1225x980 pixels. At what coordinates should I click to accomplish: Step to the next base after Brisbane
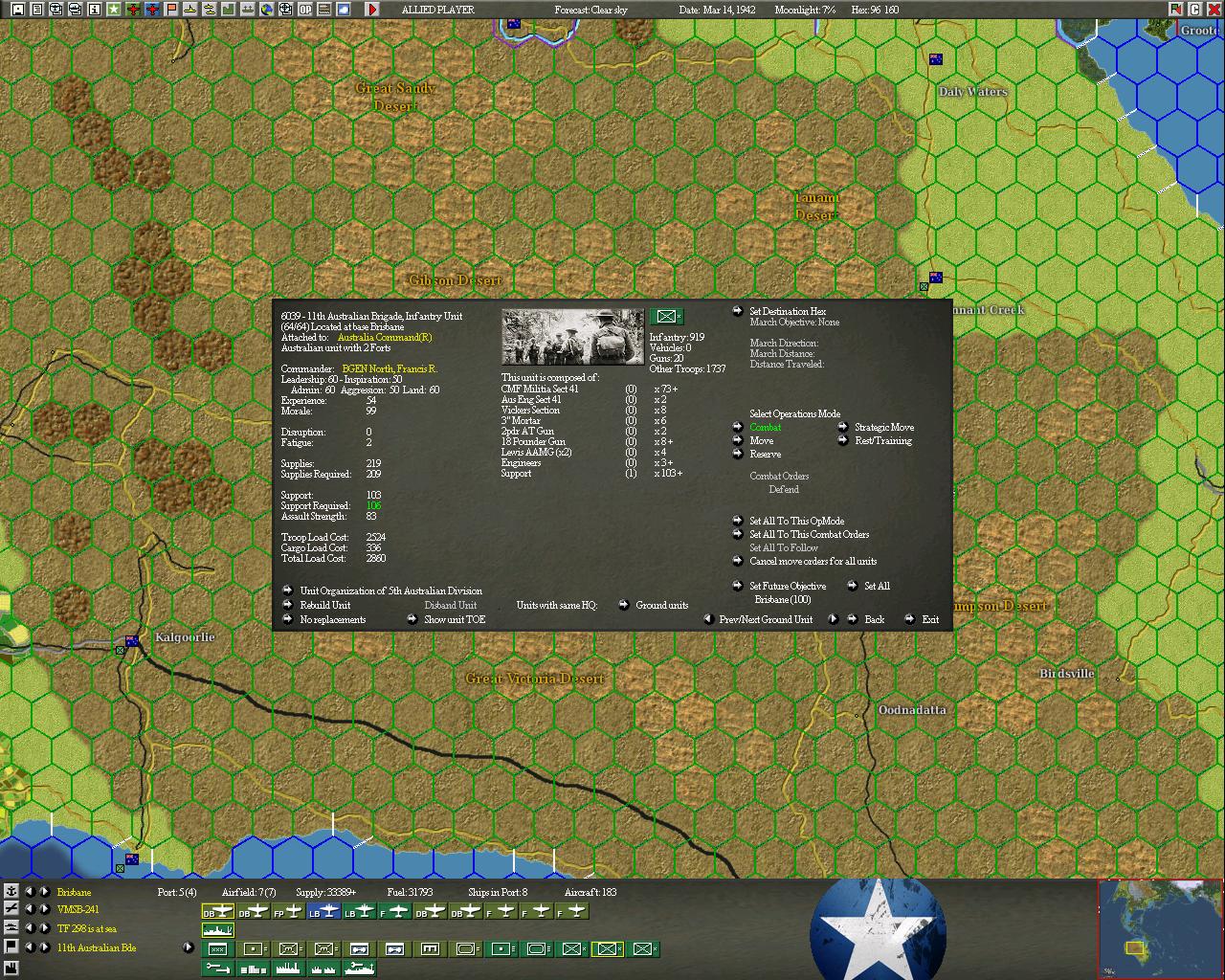coord(44,892)
